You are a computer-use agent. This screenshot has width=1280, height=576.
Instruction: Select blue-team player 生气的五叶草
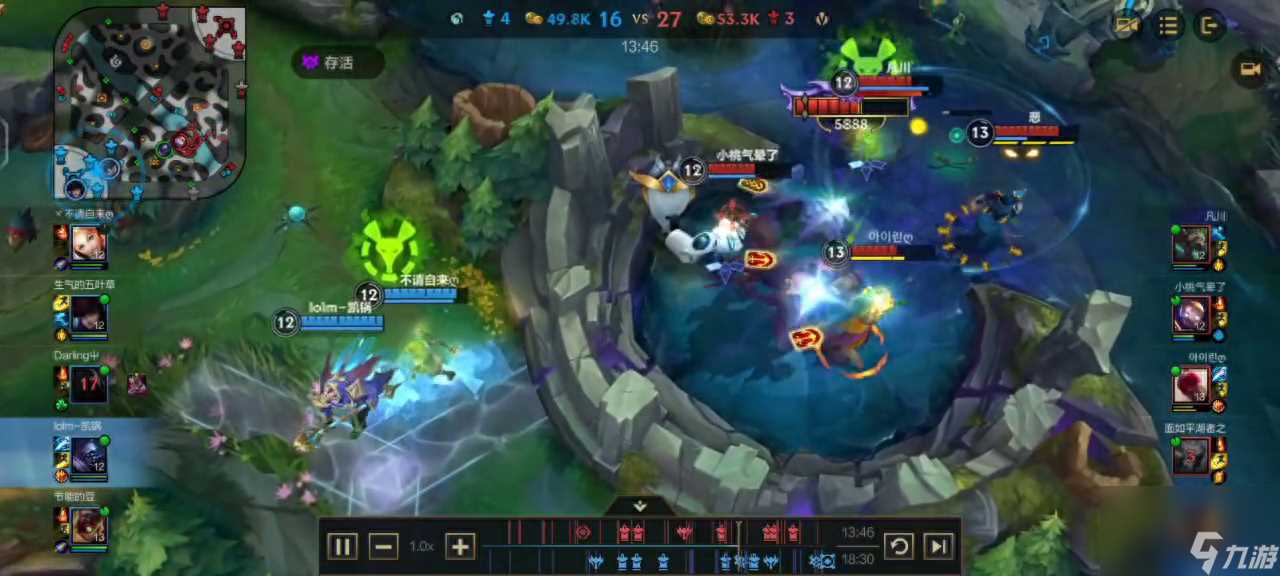[x=88, y=315]
